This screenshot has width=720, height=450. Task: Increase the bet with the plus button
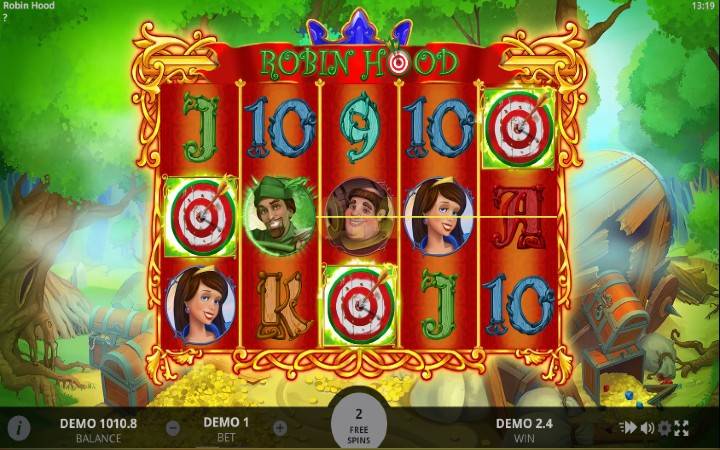coord(280,428)
